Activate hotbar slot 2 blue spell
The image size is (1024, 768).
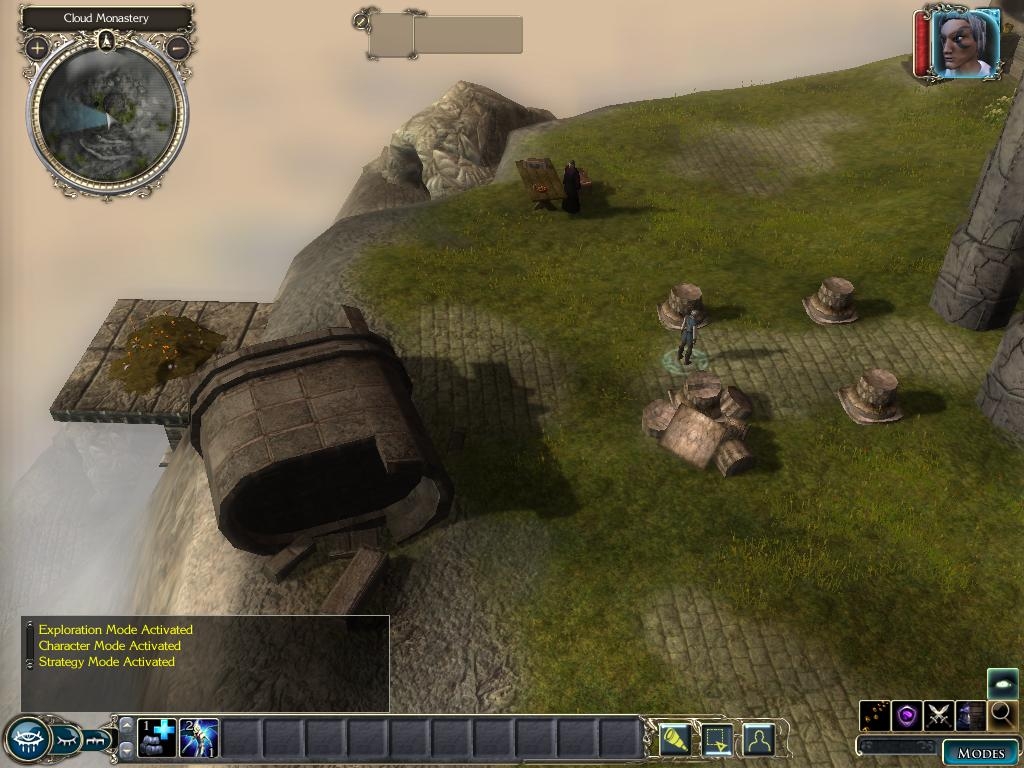(199, 738)
